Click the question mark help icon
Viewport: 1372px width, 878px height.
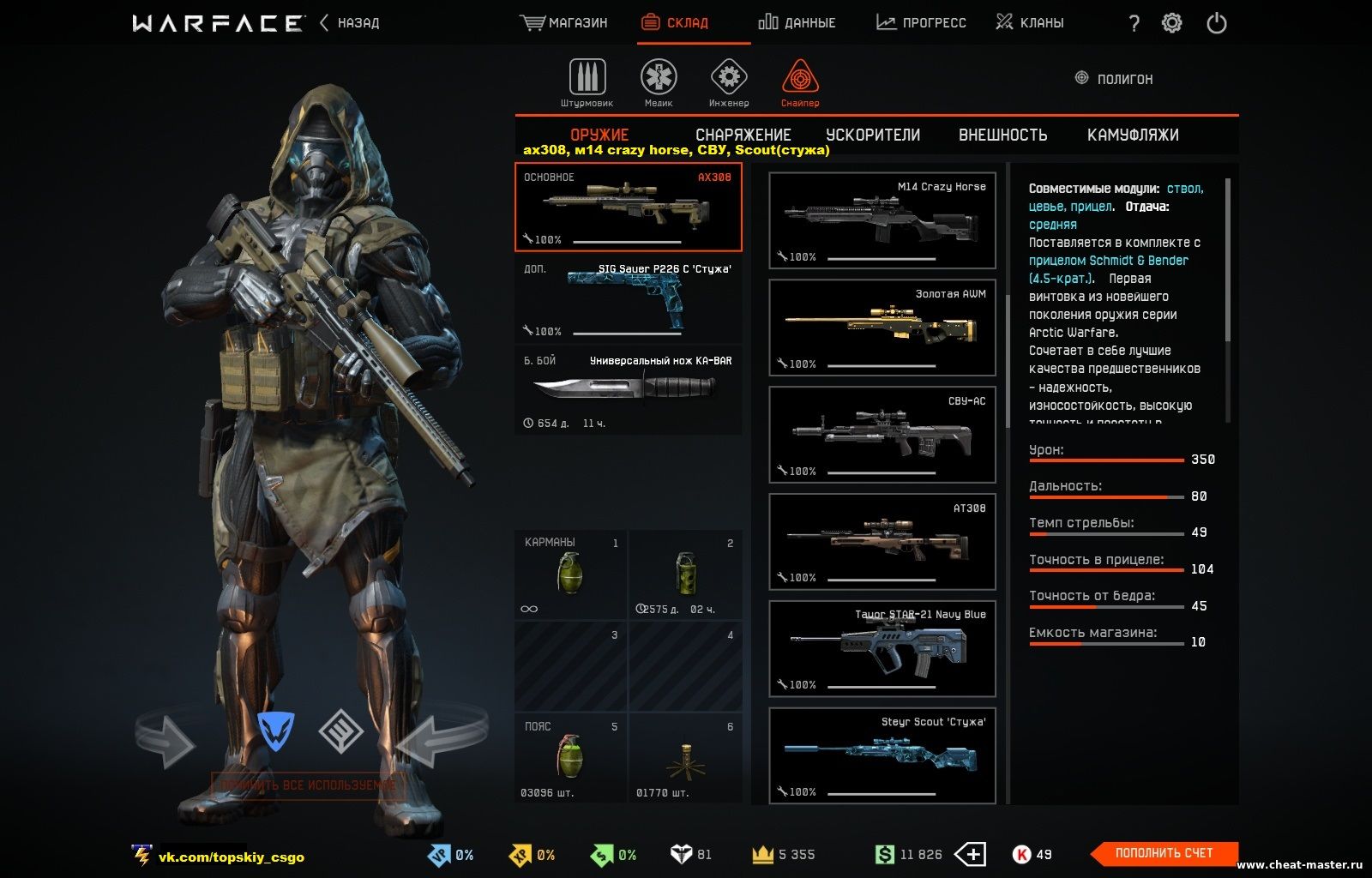pos(1134,23)
